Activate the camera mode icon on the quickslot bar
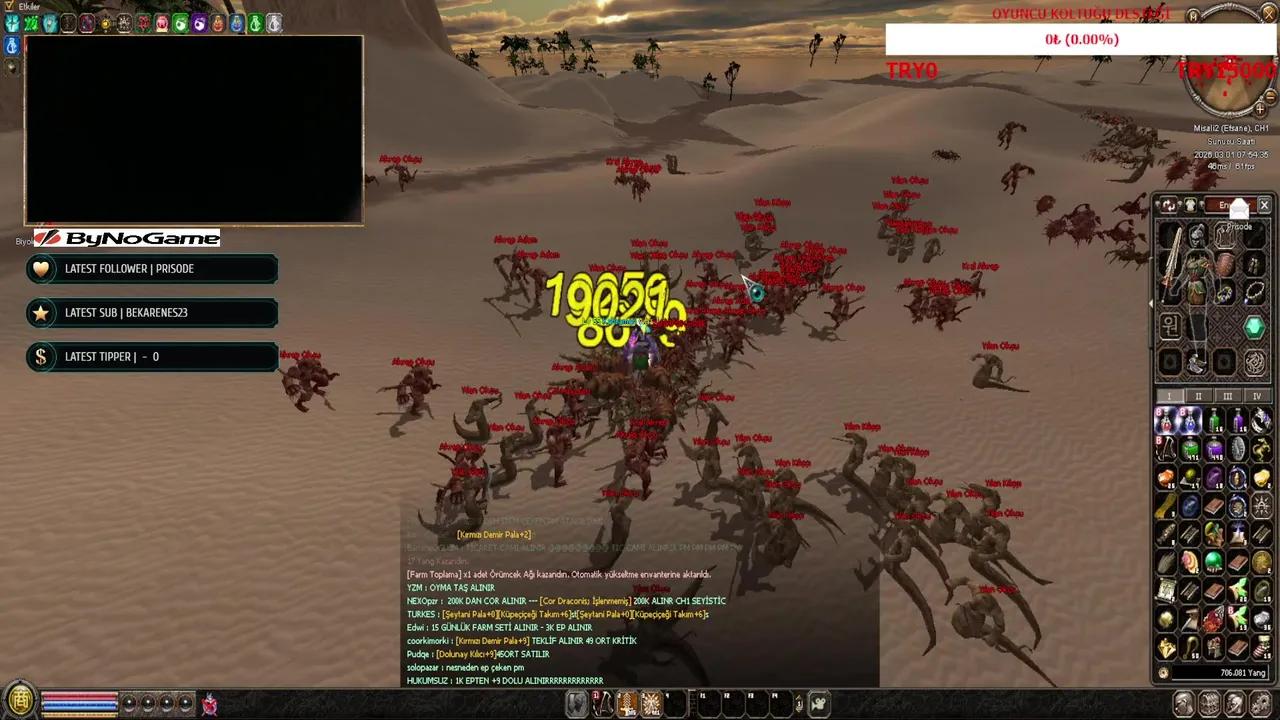This screenshot has height=720, width=1280. [818, 703]
